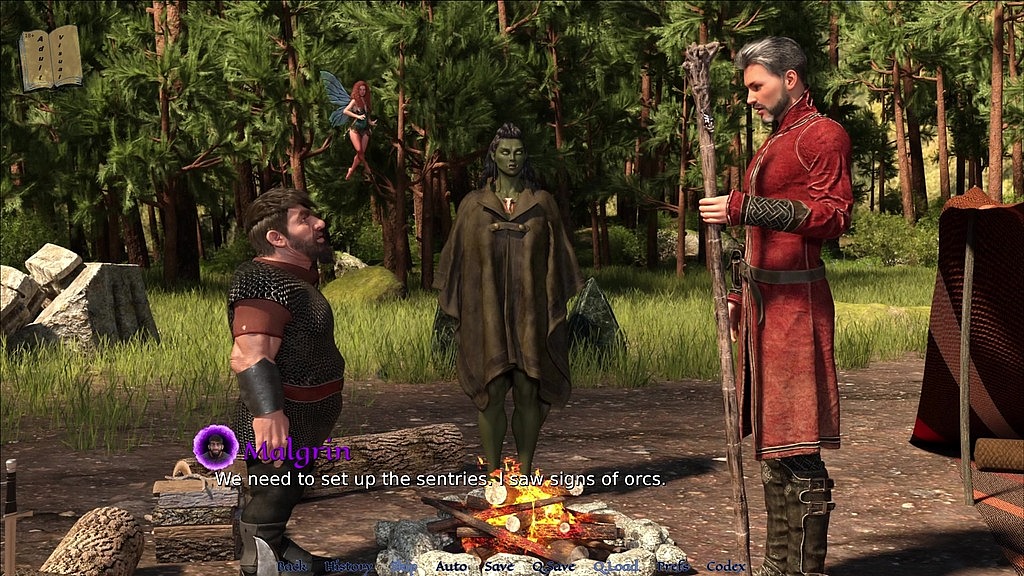Activate Skip in the quick menu
This screenshot has width=1024, height=576.
[x=404, y=566]
